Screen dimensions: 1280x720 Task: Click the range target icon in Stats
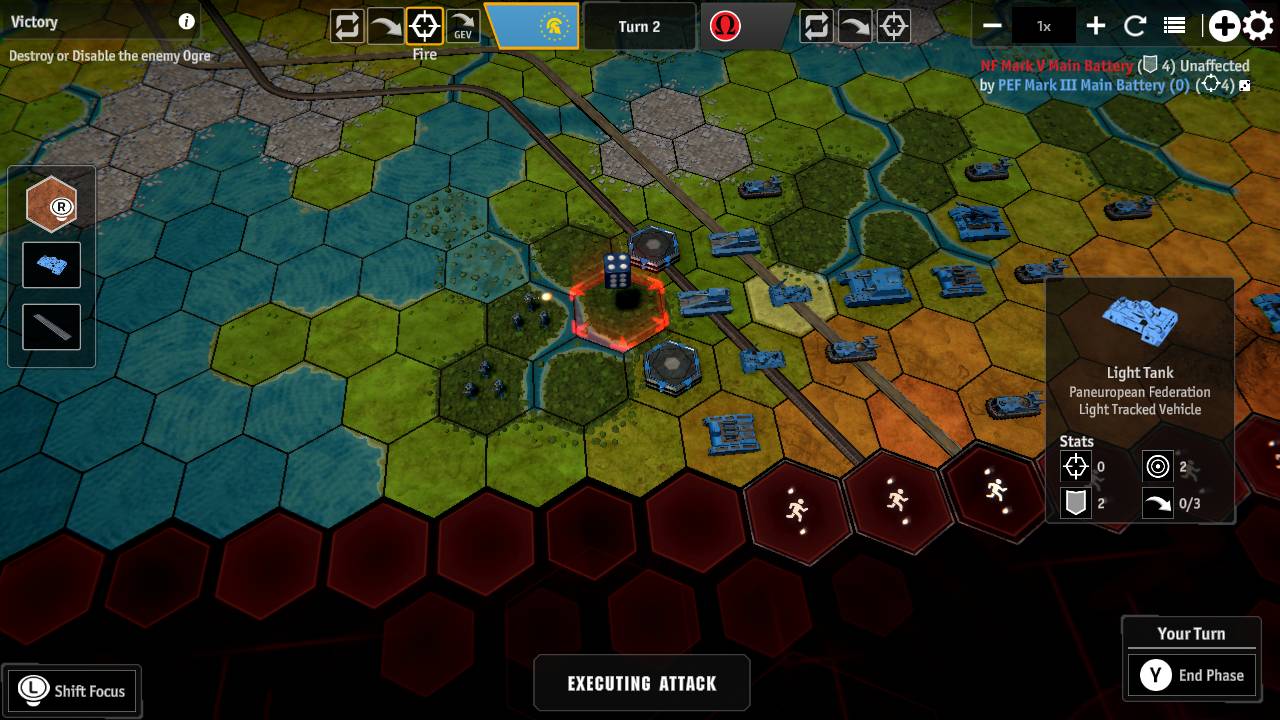pyautogui.click(x=1160, y=467)
